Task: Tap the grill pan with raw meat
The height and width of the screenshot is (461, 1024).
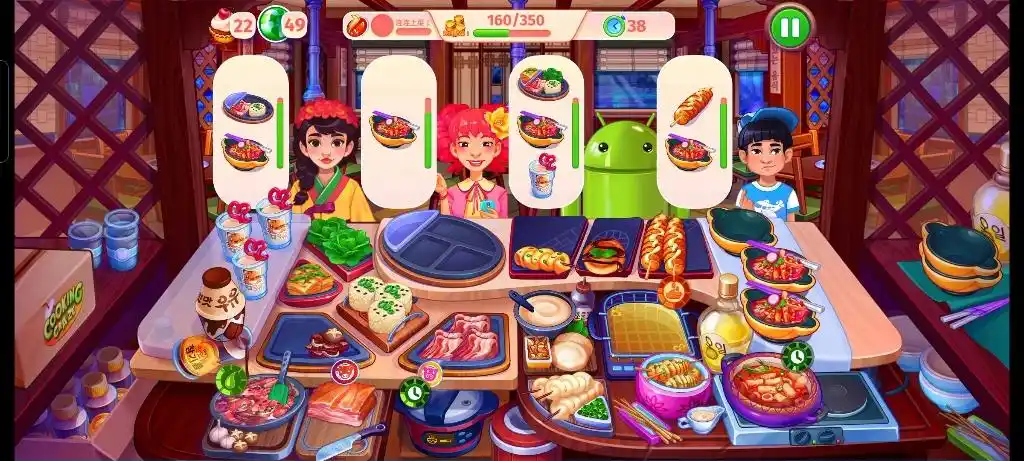Action: coord(255,402)
